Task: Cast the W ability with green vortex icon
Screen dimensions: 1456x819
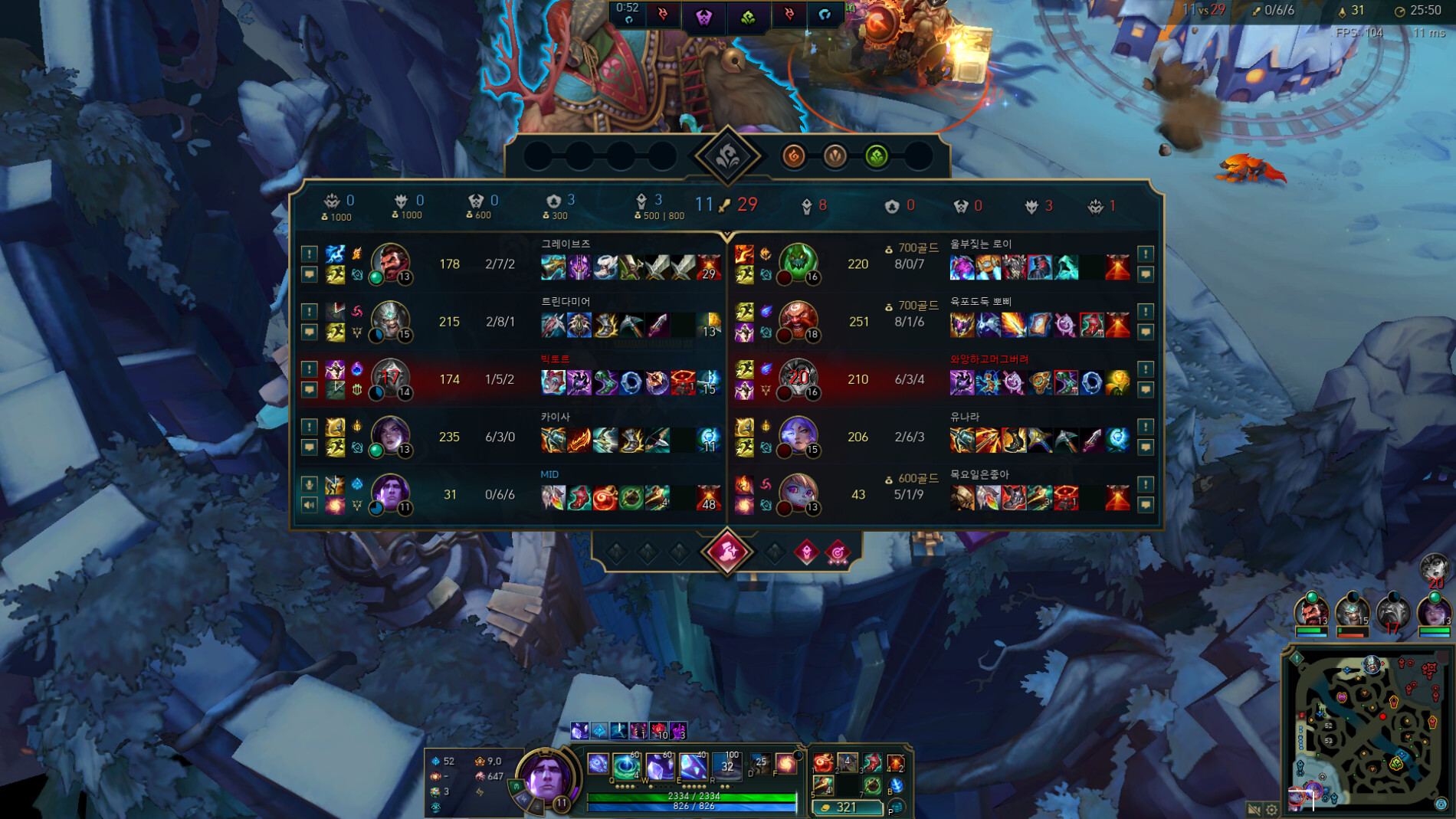Action: coord(626,765)
